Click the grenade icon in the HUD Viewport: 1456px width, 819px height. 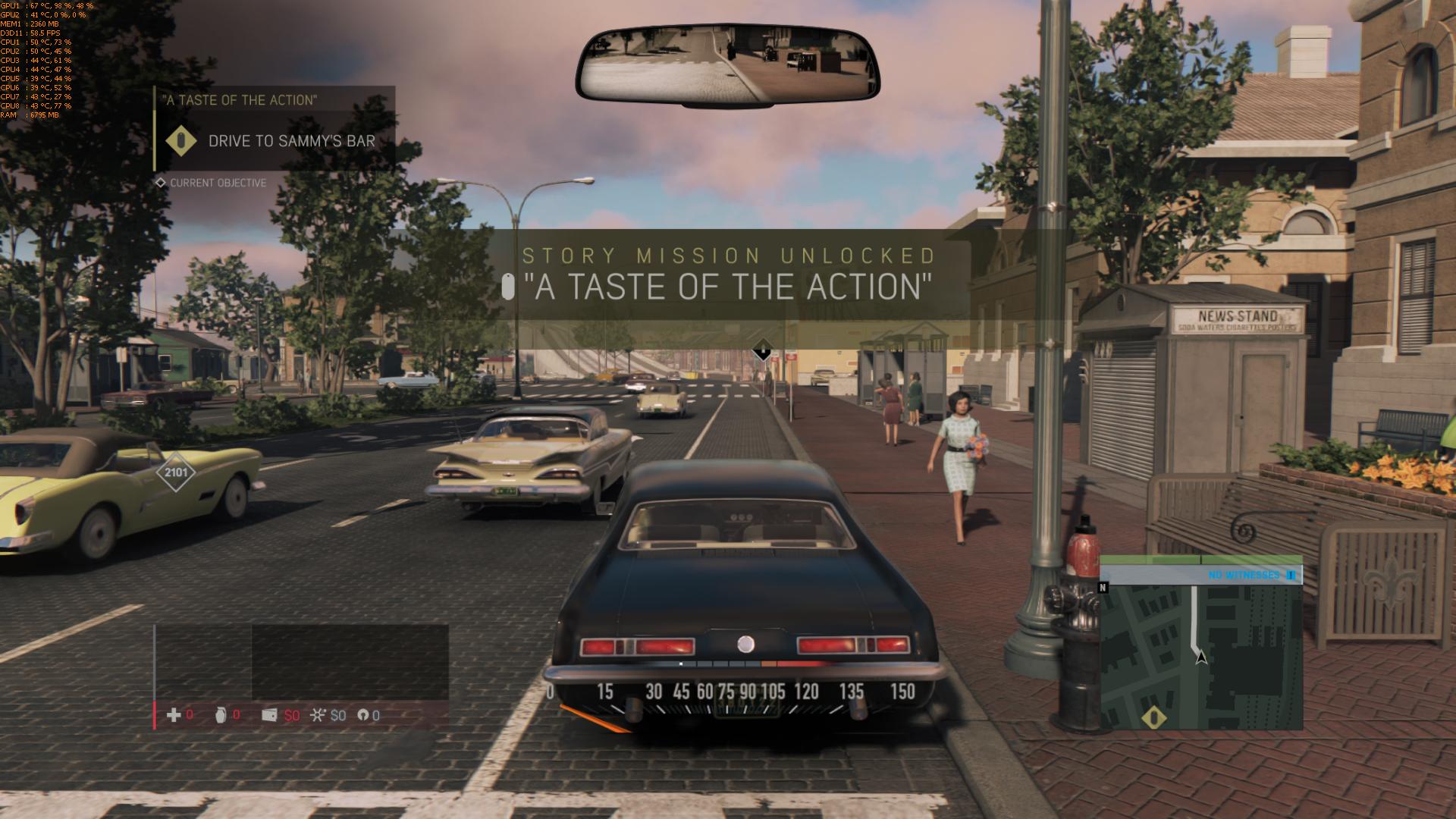pos(221,715)
